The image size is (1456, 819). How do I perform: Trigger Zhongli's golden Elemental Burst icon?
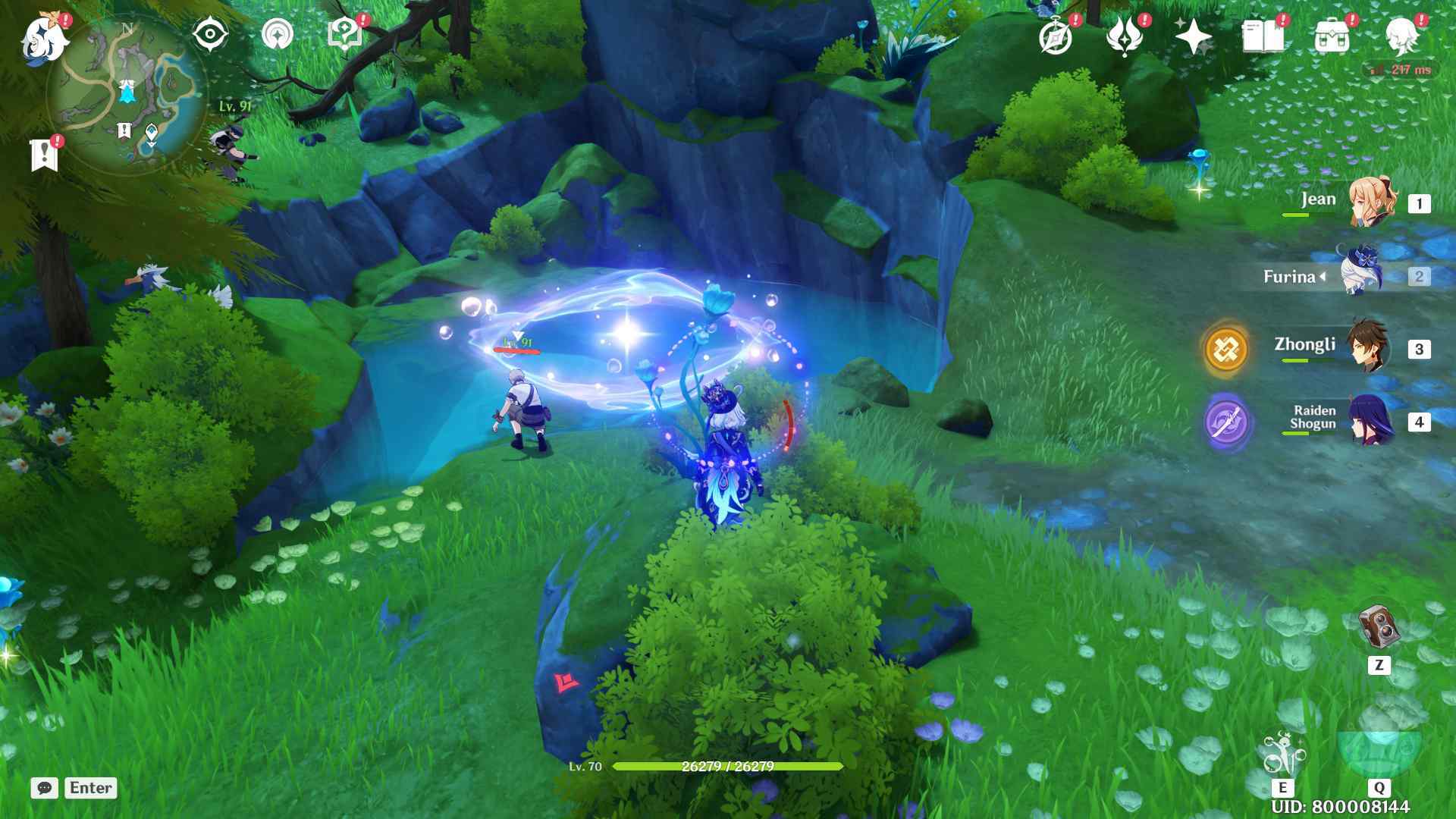tap(1226, 349)
